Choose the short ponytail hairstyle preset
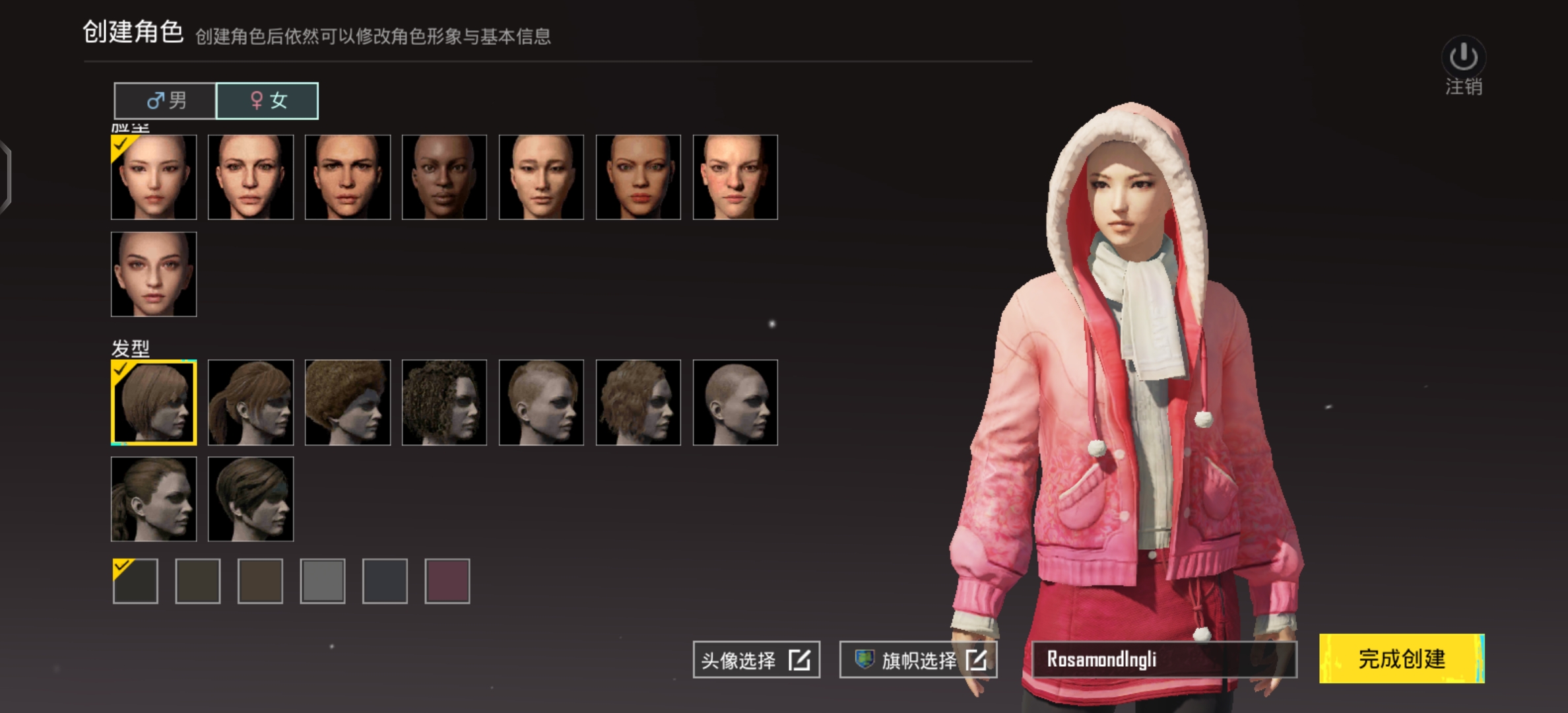Viewport: 1568px width, 713px height. click(x=250, y=403)
